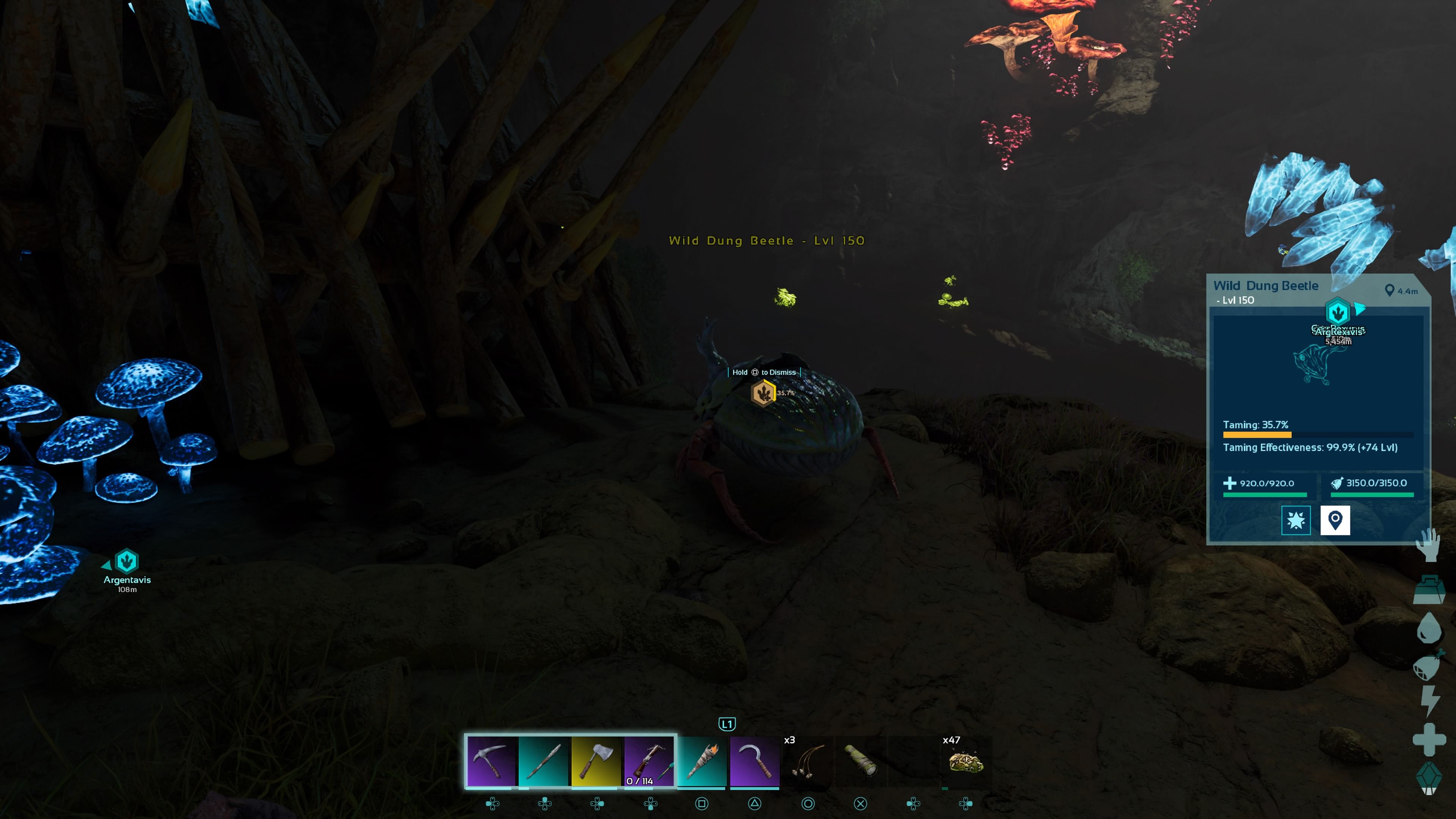1456x819 pixels.
Task: Equip the torch from the hotbar
Action: (x=702, y=761)
